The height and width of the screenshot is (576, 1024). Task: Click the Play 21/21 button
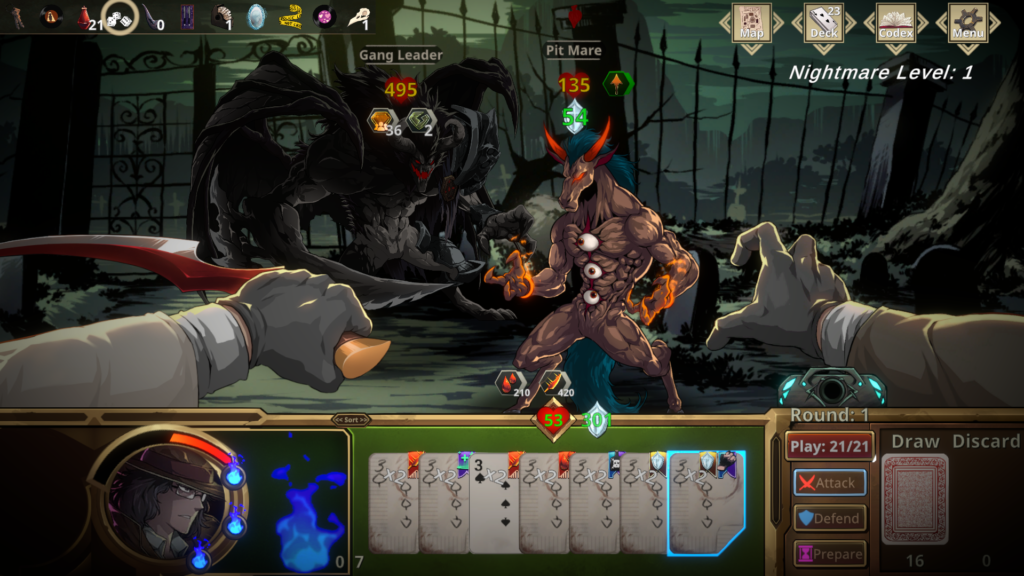[830, 446]
